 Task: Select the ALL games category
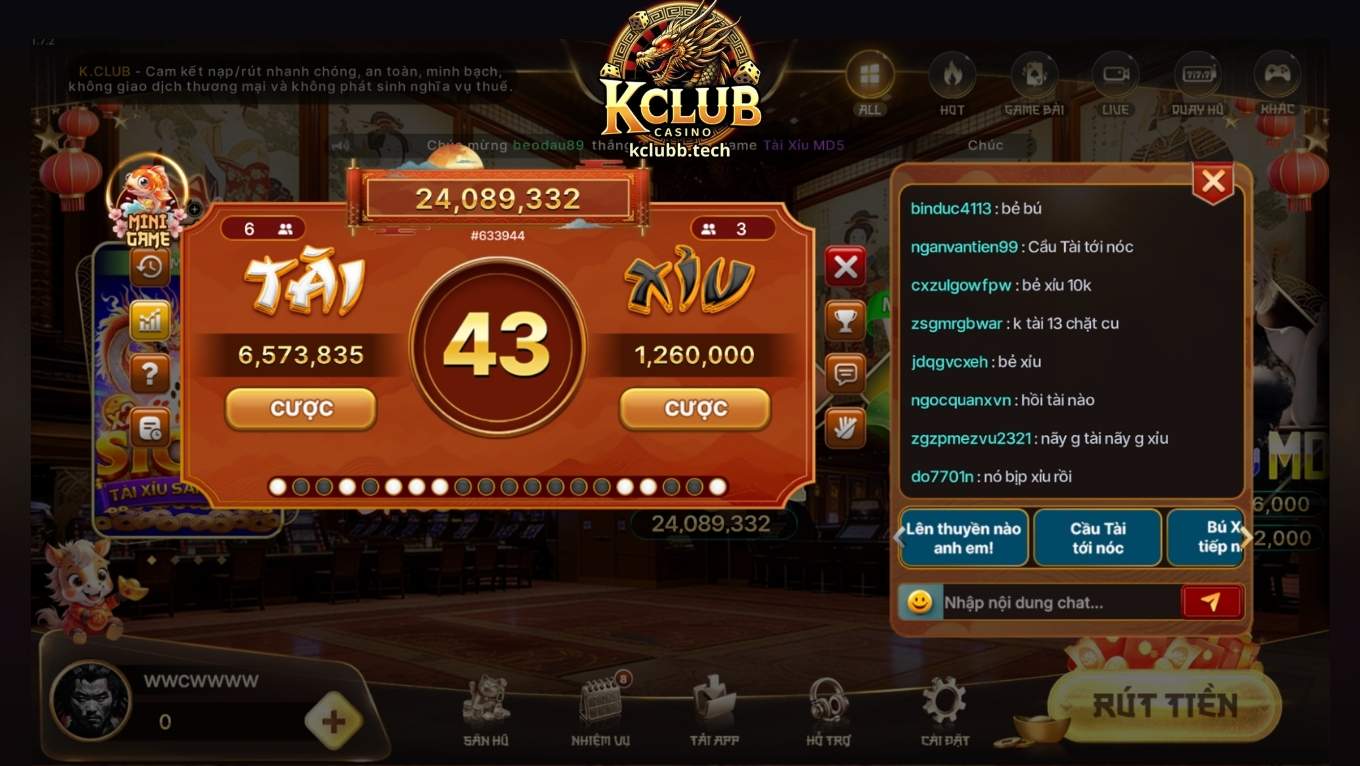coord(869,73)
